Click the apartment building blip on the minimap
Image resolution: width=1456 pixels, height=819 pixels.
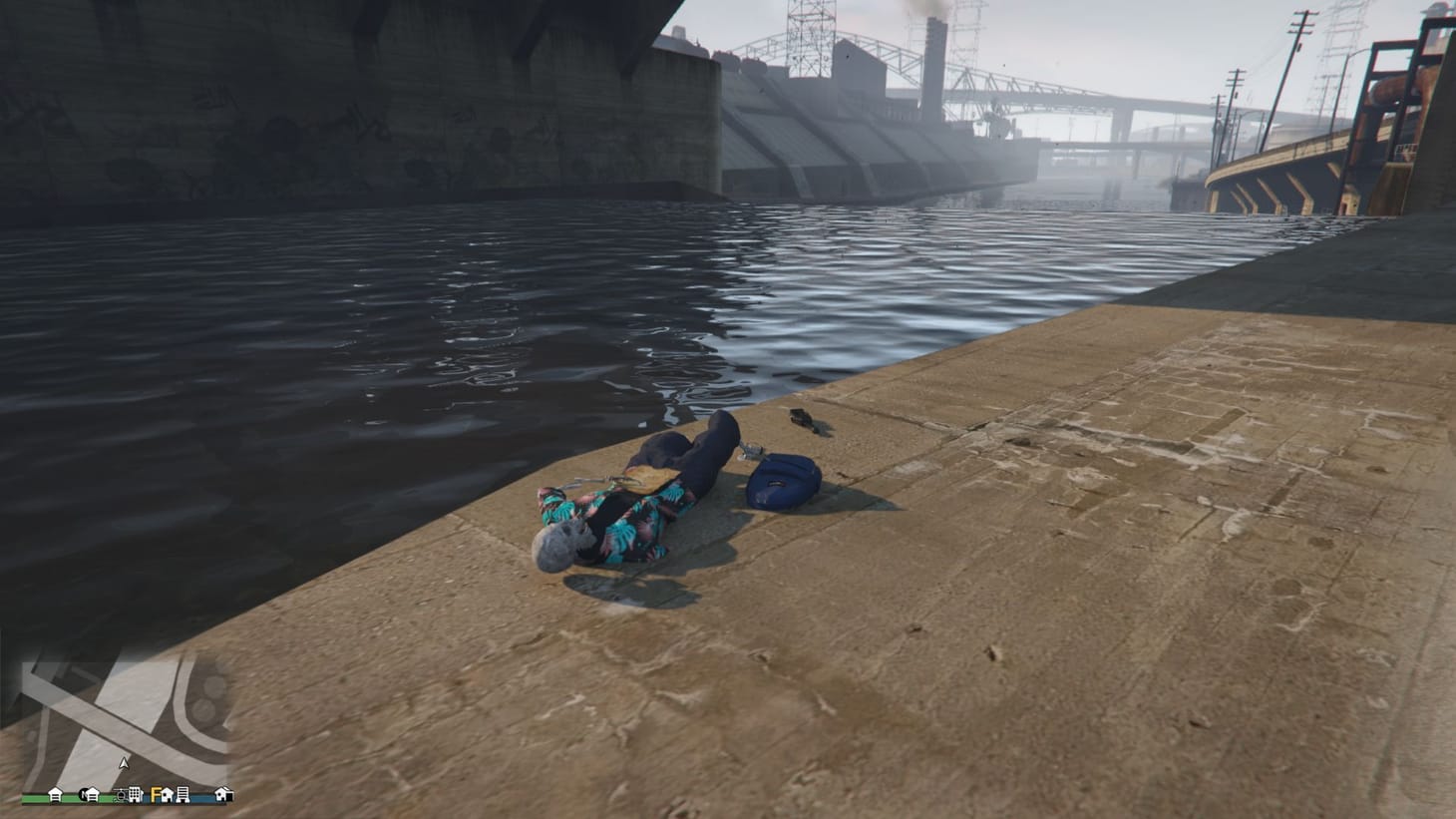click(x=136, y=795)
